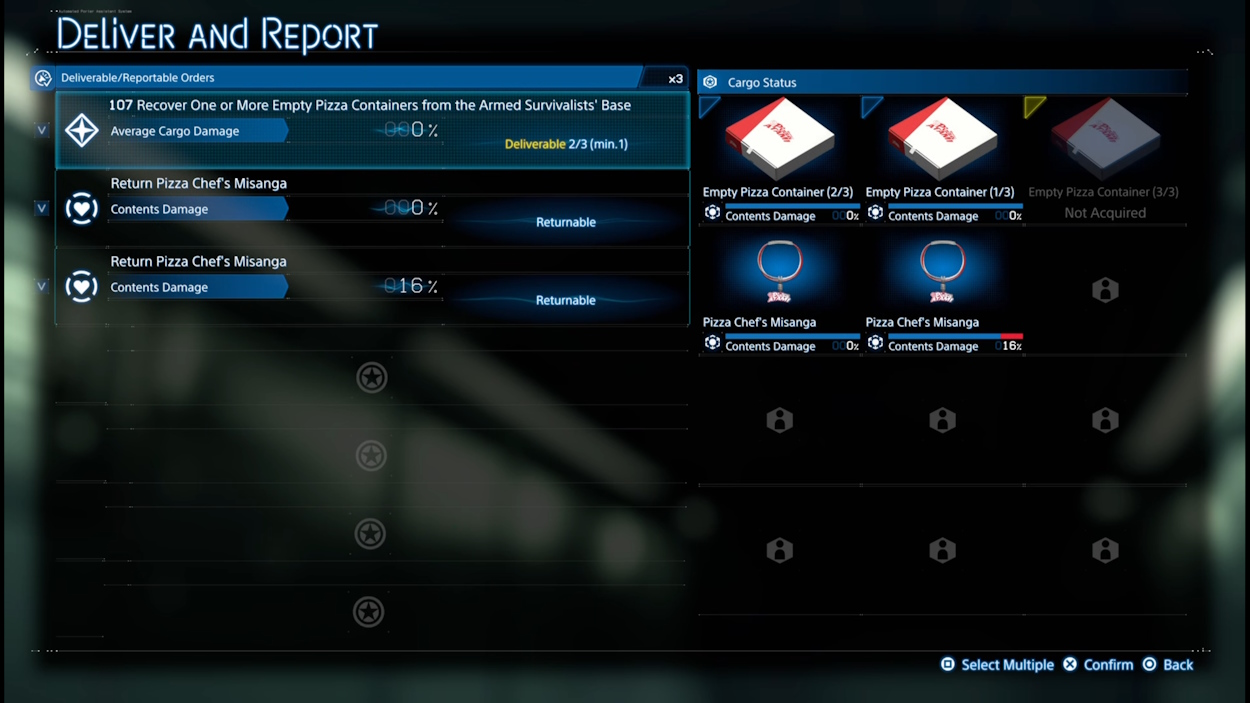The image size is (1250, 703).
Task: Pick the Pizza Chef's Misanga with 0% damage
Action: pyautogui.click(x=779, y=288)
